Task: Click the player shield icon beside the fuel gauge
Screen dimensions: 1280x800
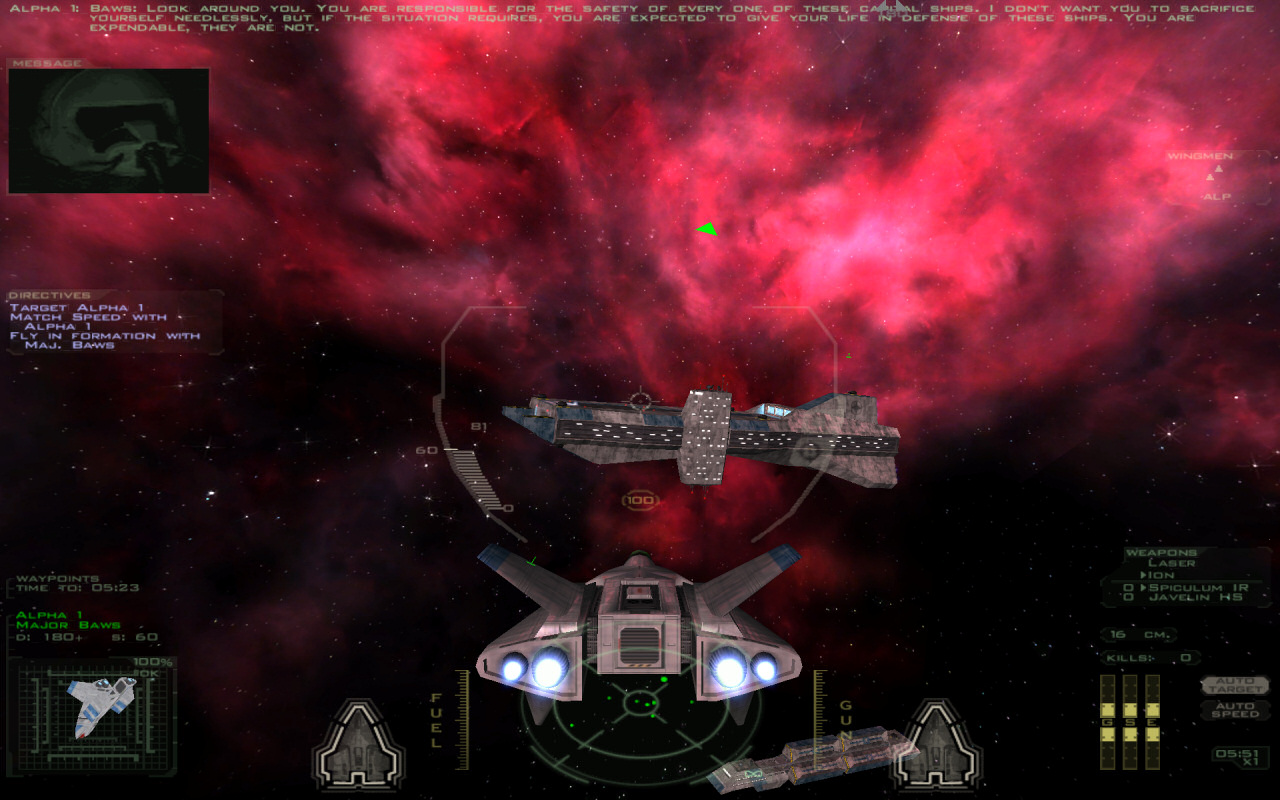Action: (359, 745)
